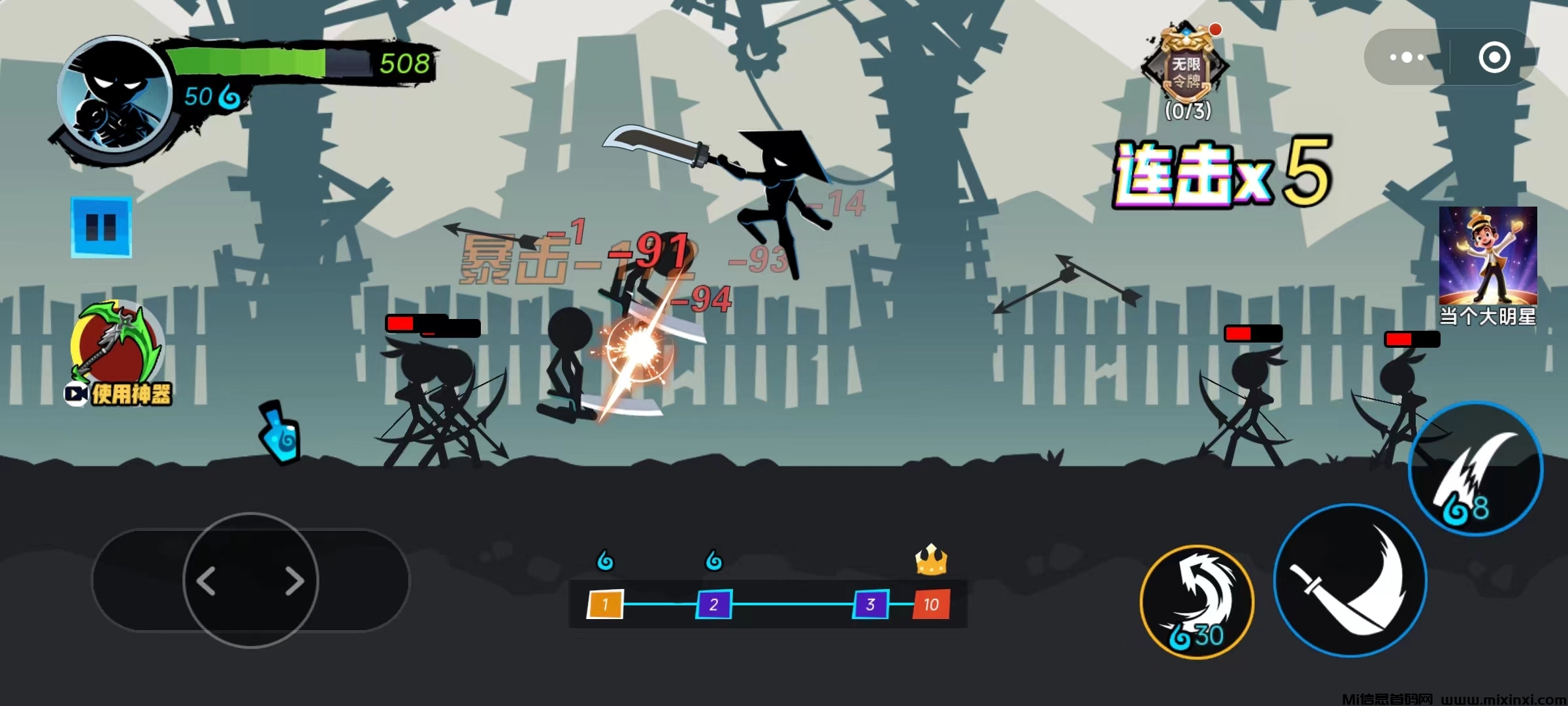
Task: Select the orange stage 1 marker
Action: [605, 605]
